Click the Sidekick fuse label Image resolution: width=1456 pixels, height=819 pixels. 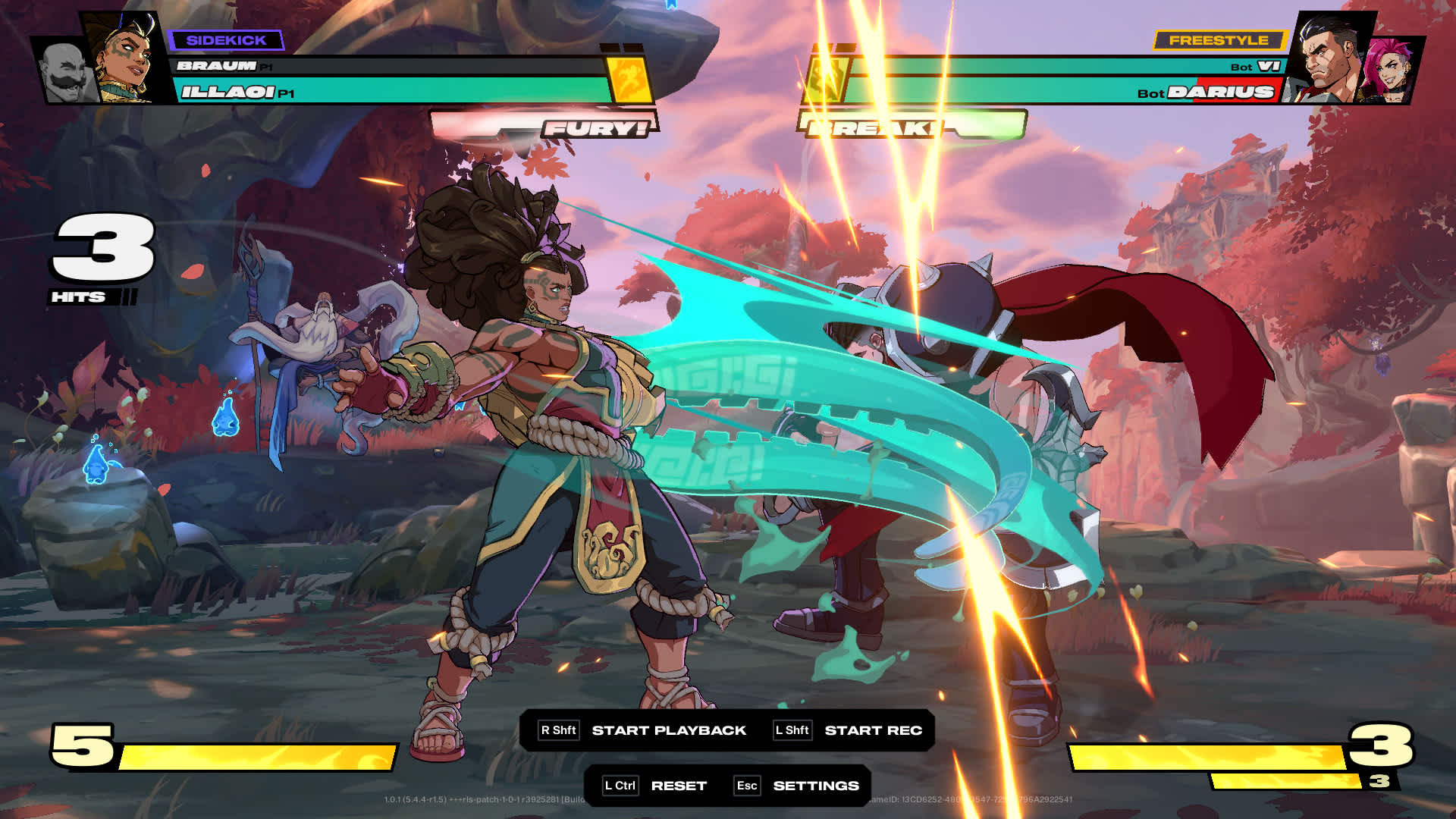pos(226,40)
